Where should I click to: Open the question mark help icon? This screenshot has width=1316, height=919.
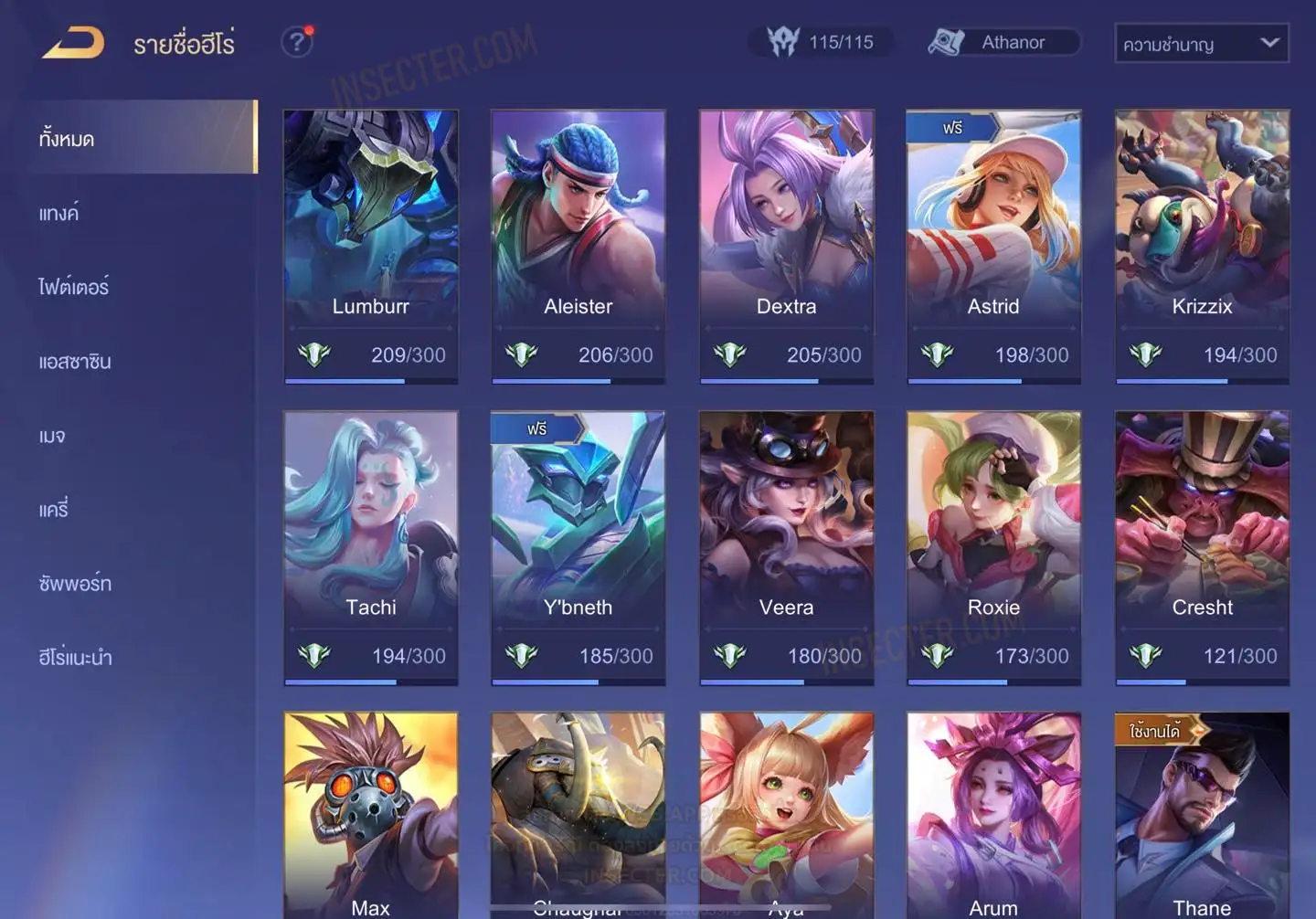click(296, 42)
